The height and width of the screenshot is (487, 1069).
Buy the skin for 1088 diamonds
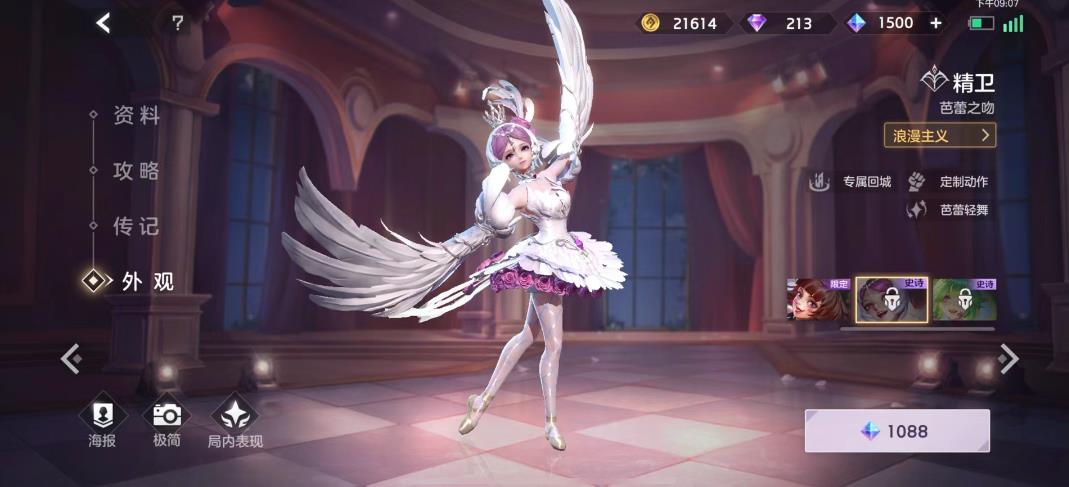(897, 431)
